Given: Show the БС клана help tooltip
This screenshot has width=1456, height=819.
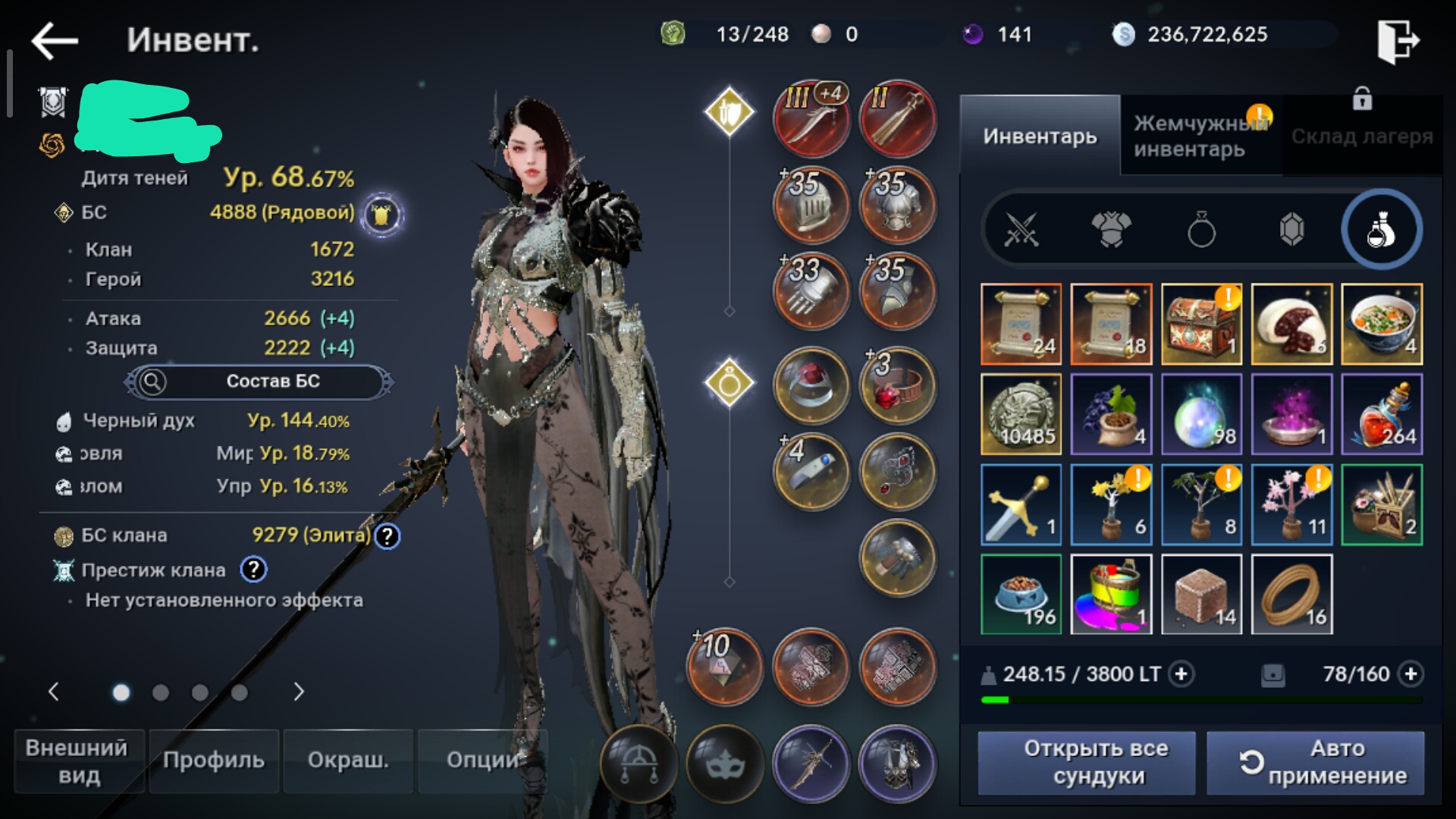Looking at the screenshot, I should (x=388, y=536).
